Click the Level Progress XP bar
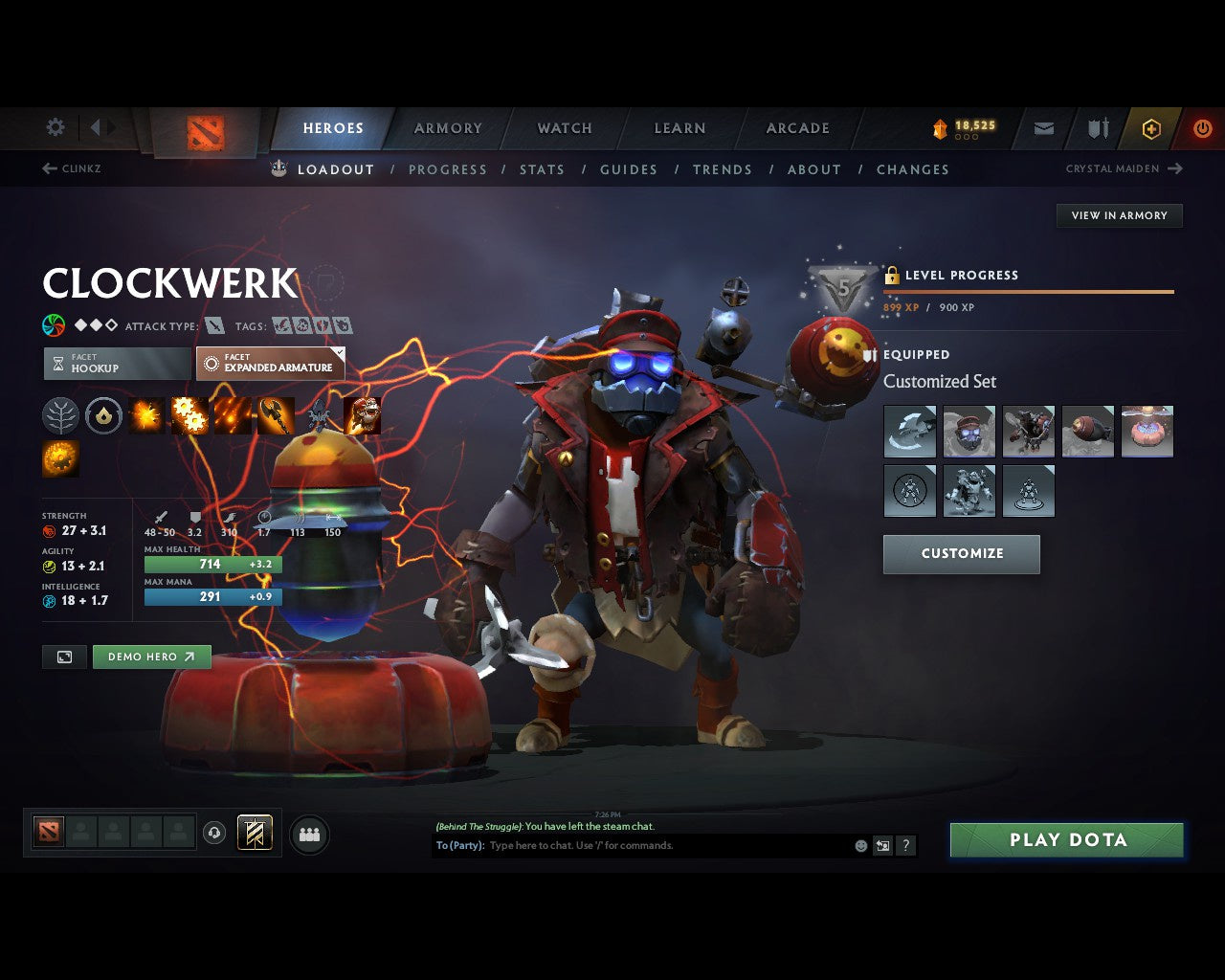 click(1030, 292)
